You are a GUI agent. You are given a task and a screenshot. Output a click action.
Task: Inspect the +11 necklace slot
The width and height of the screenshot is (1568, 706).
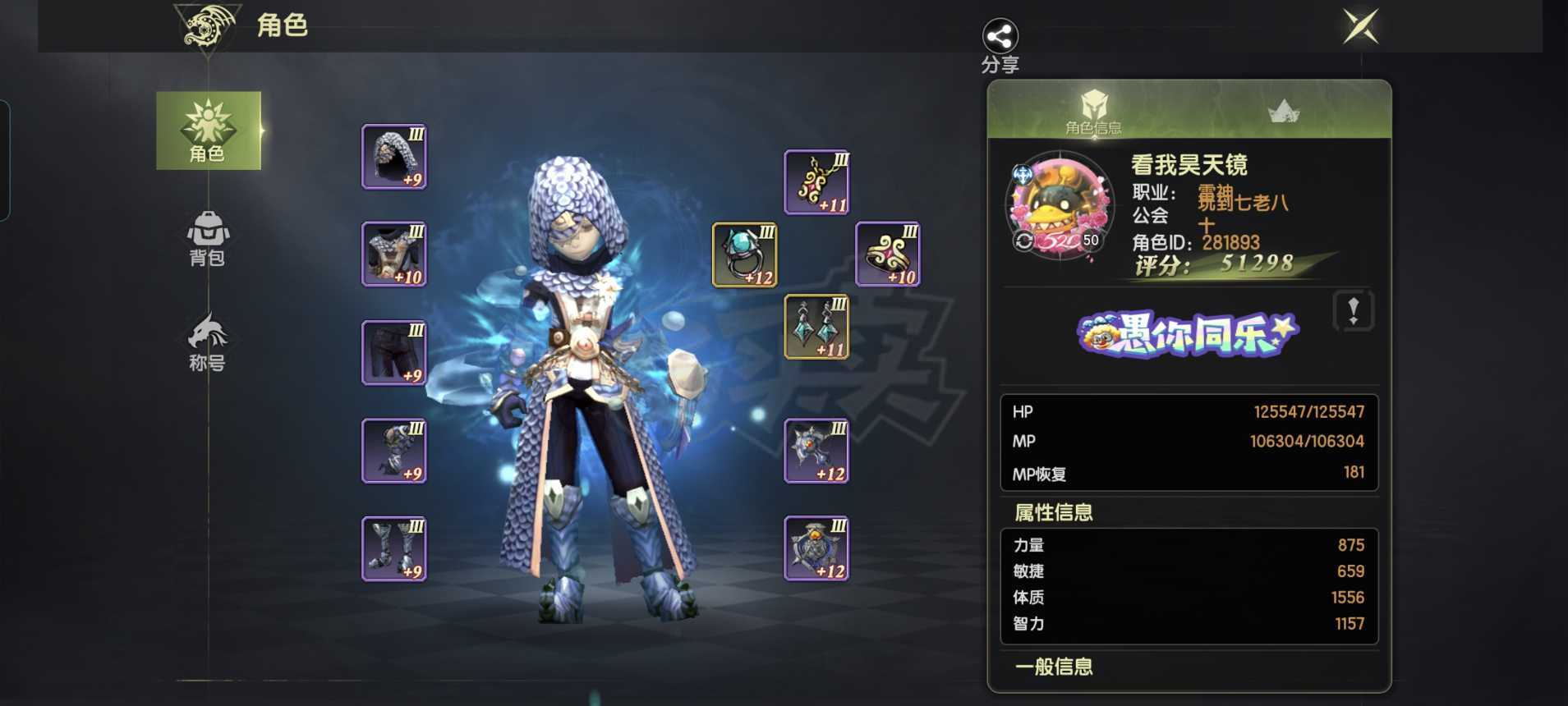tap(816, 182)
